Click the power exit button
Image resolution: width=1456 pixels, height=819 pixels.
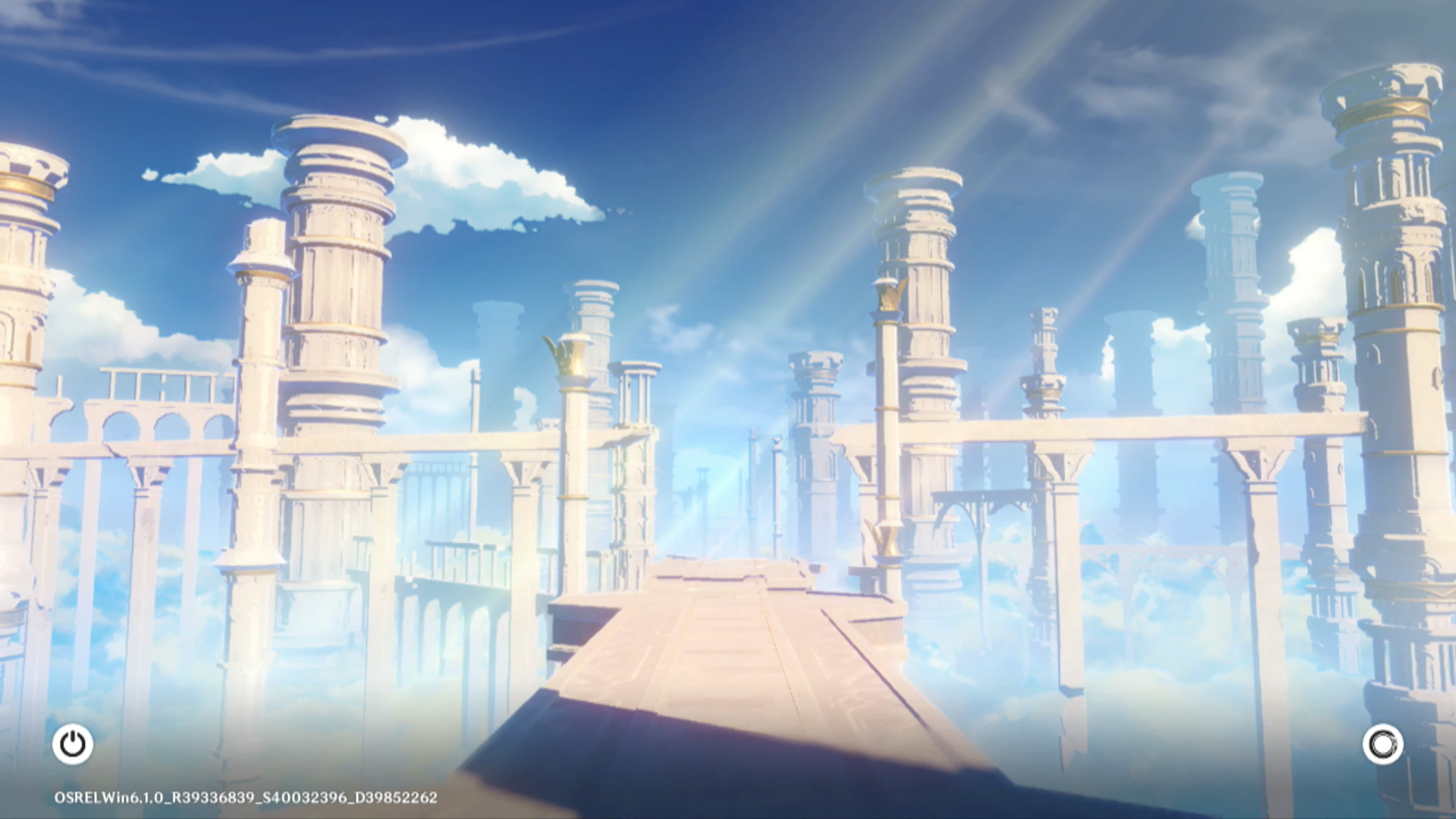click(x=73, y=744)
